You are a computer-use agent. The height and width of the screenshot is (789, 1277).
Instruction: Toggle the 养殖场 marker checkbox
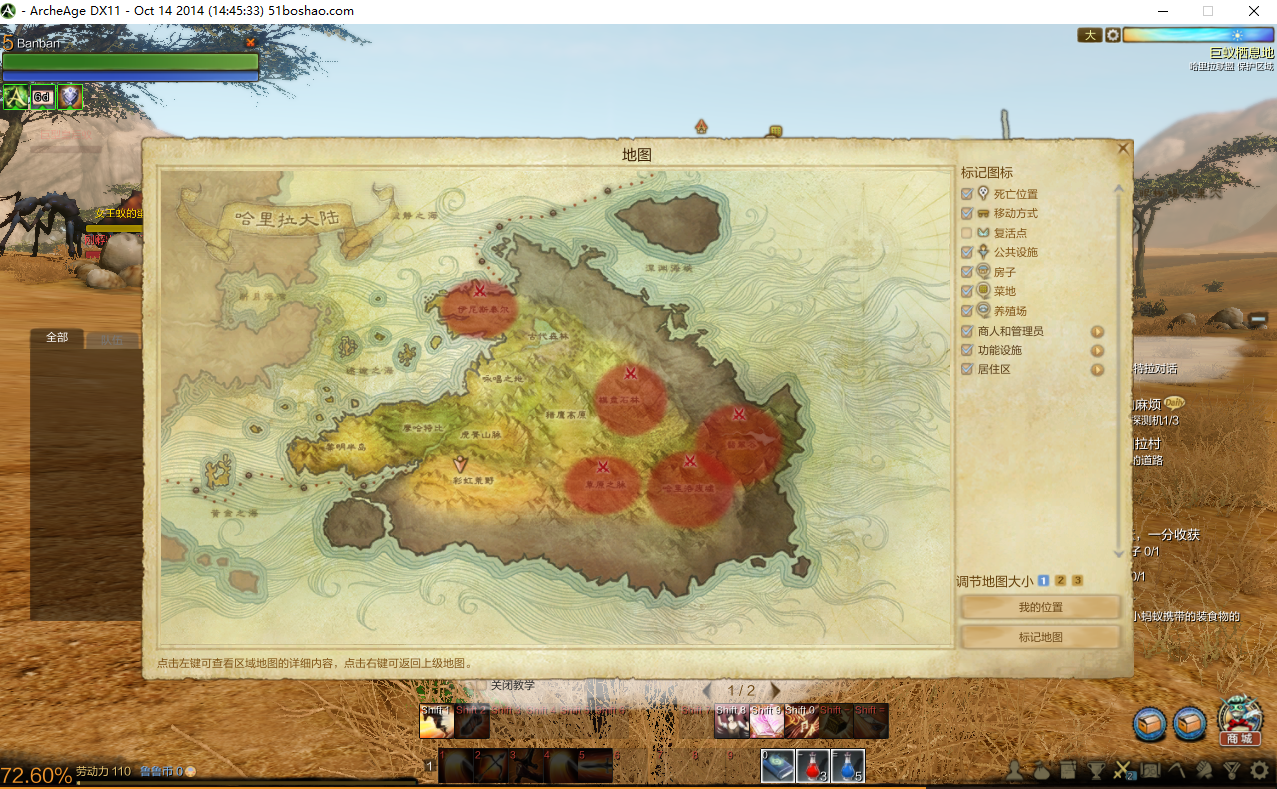[967, 311]
